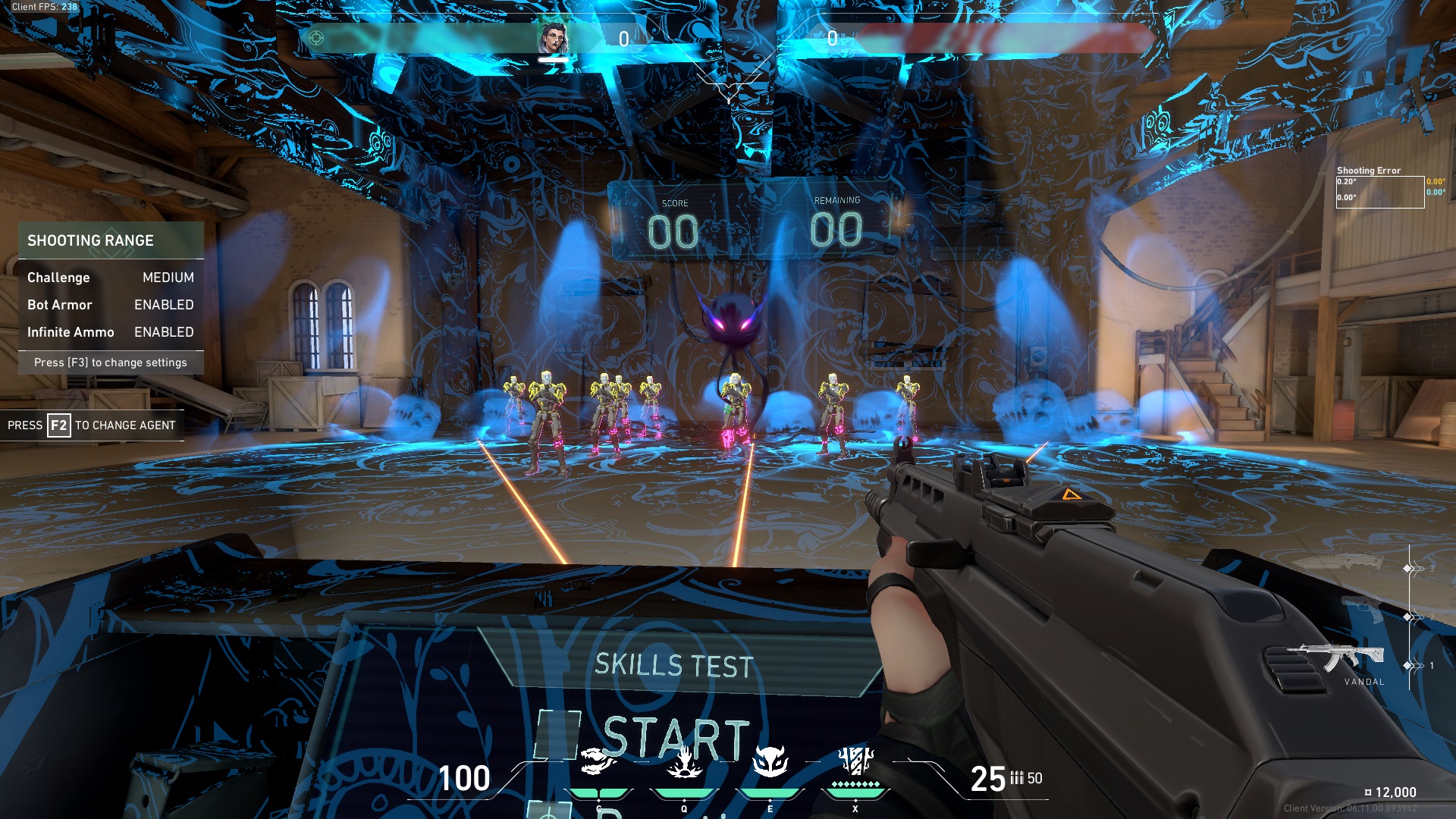Toggle Challenge difficulty from MEDIUM
Screen dimensions: 1456x819
coord(168,278)
